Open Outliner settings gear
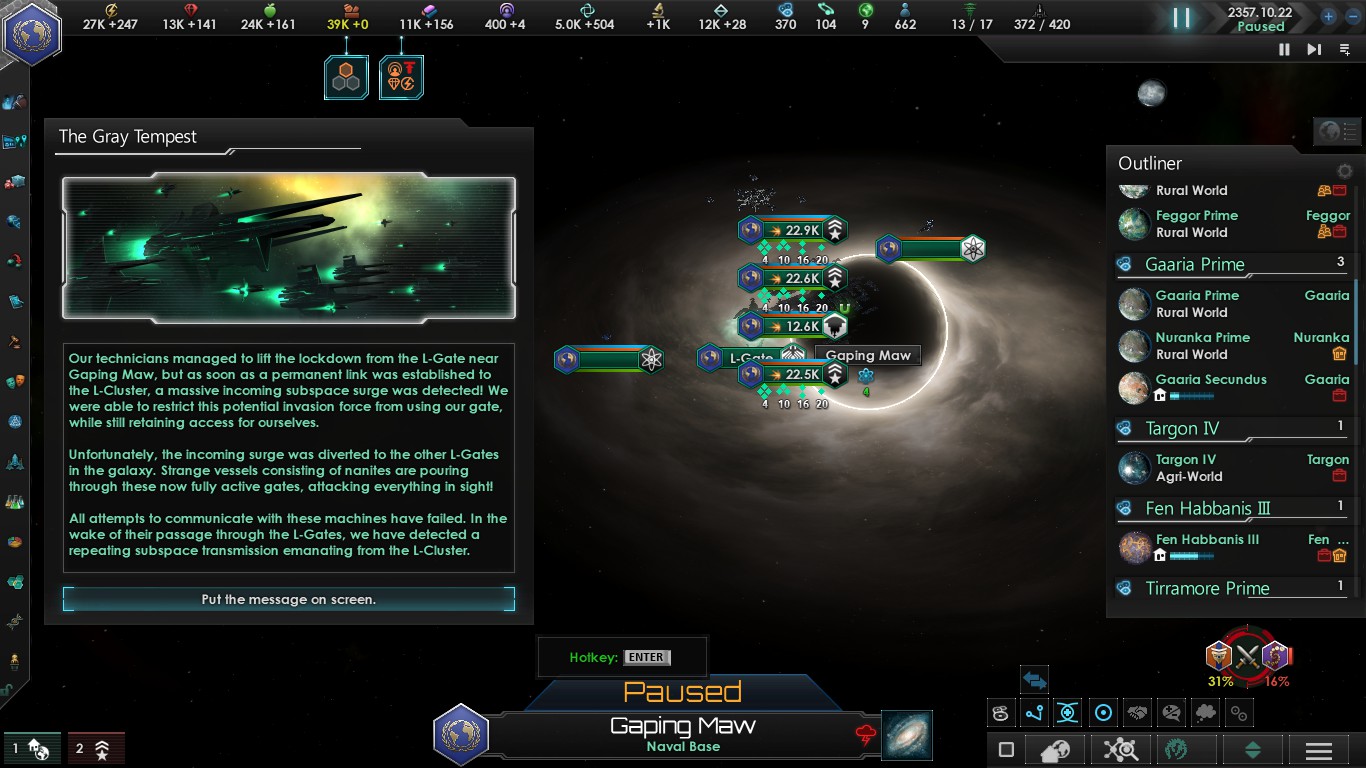This screenshot has height=768, width=1366. (1345, 171)
